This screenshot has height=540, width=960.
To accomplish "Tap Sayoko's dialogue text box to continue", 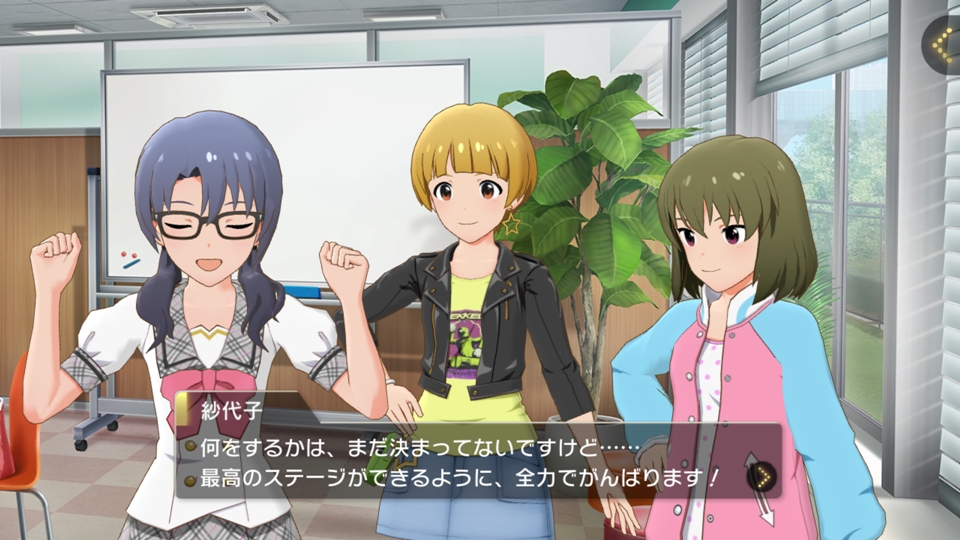I will tap(460, 460).
